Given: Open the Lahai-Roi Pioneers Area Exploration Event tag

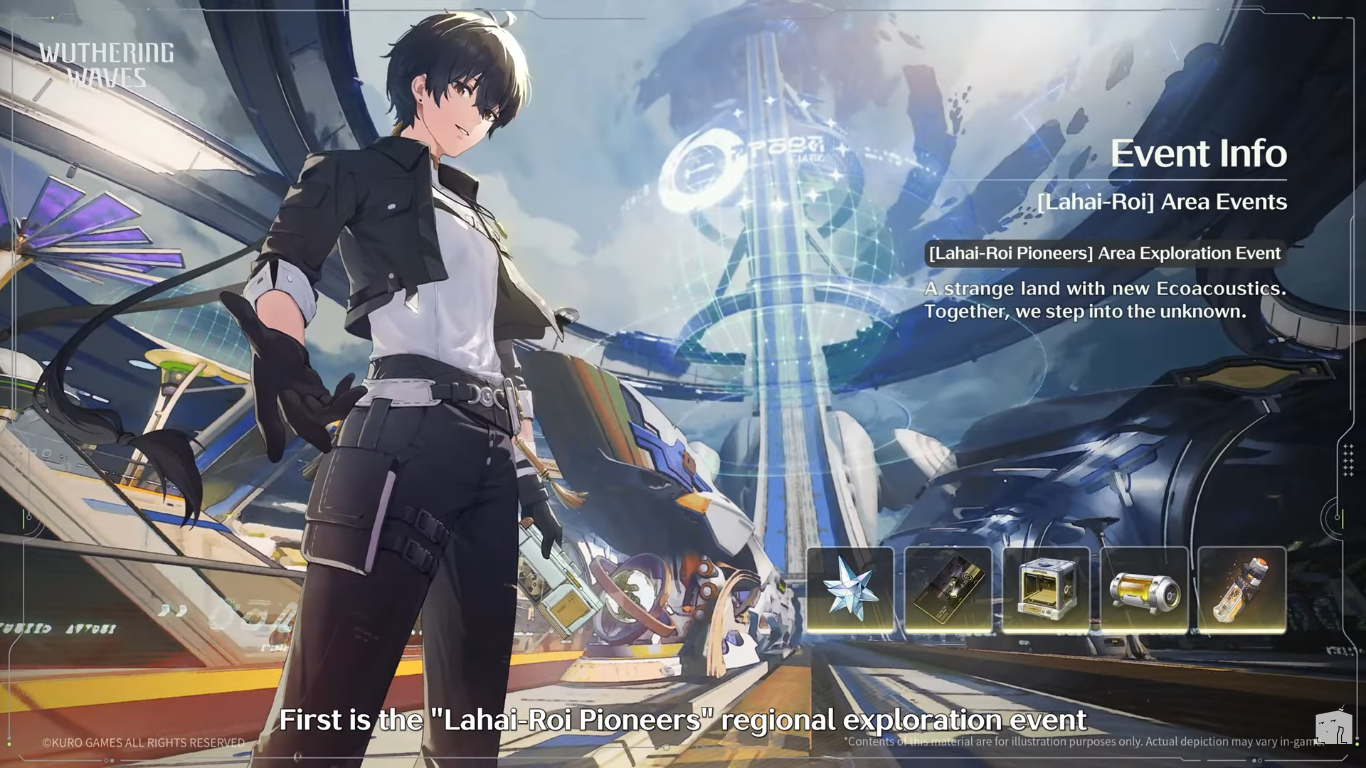Looking at the screenshot, I should pyautogui.click(x=1104, y=254).
